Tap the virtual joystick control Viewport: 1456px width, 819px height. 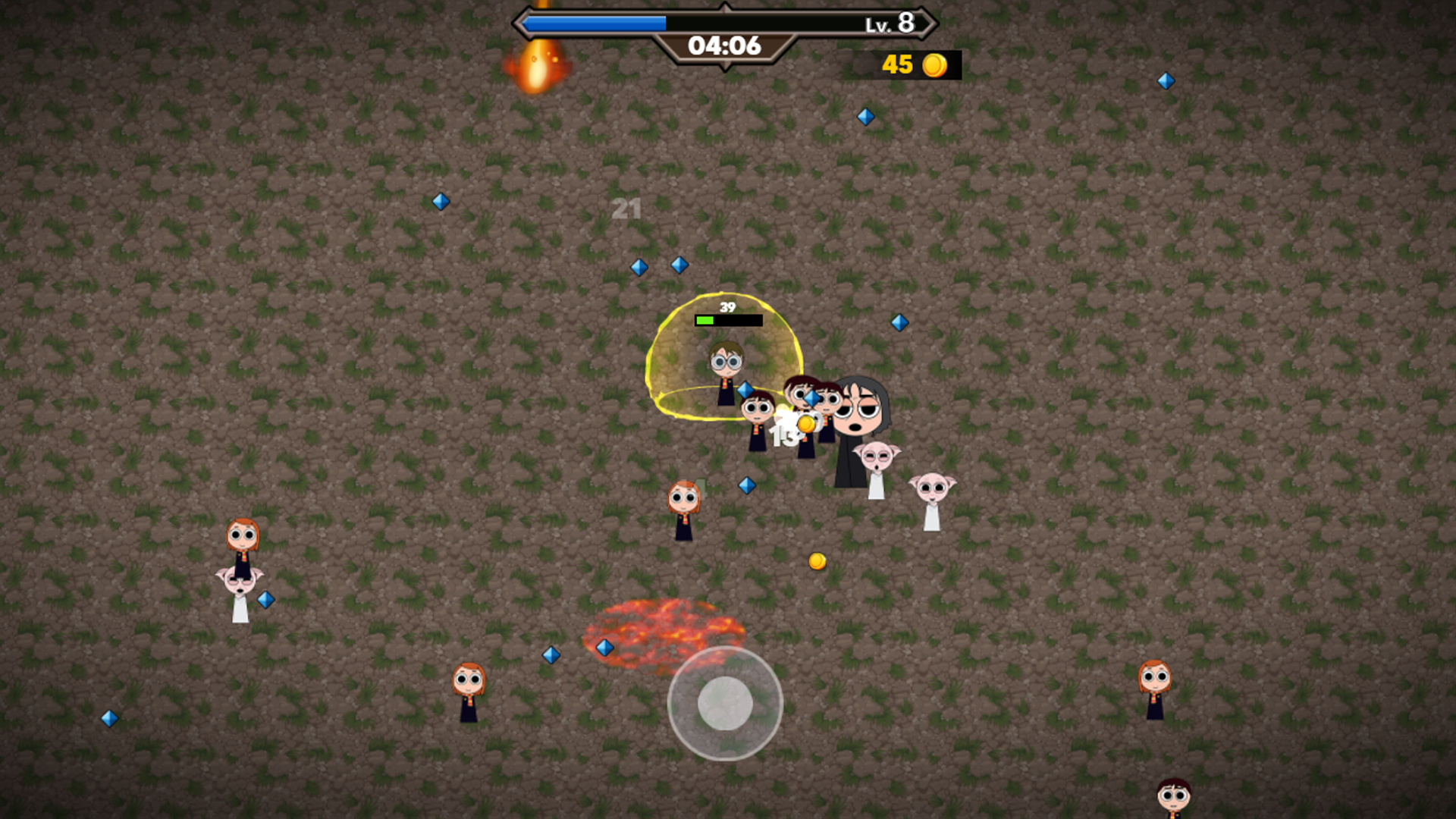pyautogui.click(x=726, y=704)
